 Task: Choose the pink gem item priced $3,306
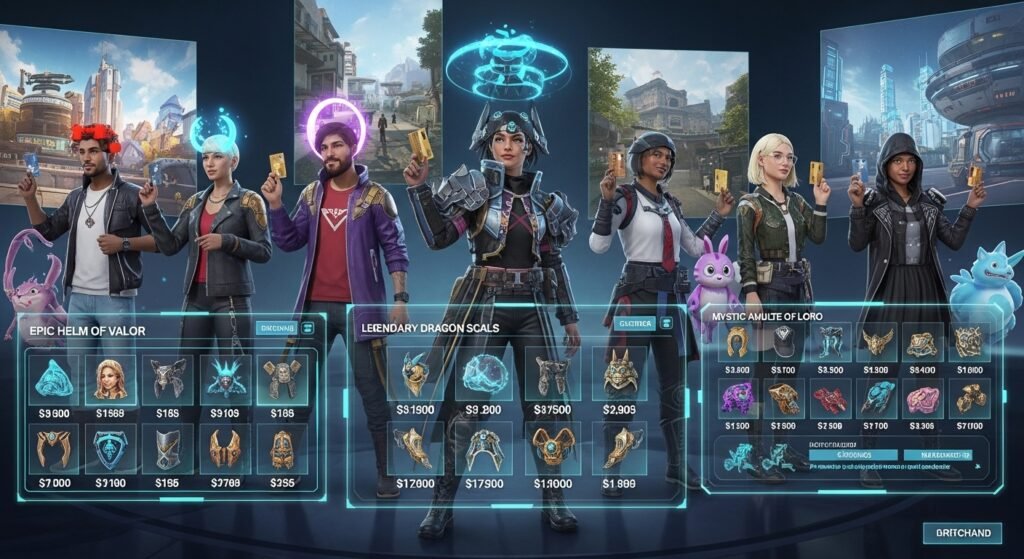tap(920, 398)
